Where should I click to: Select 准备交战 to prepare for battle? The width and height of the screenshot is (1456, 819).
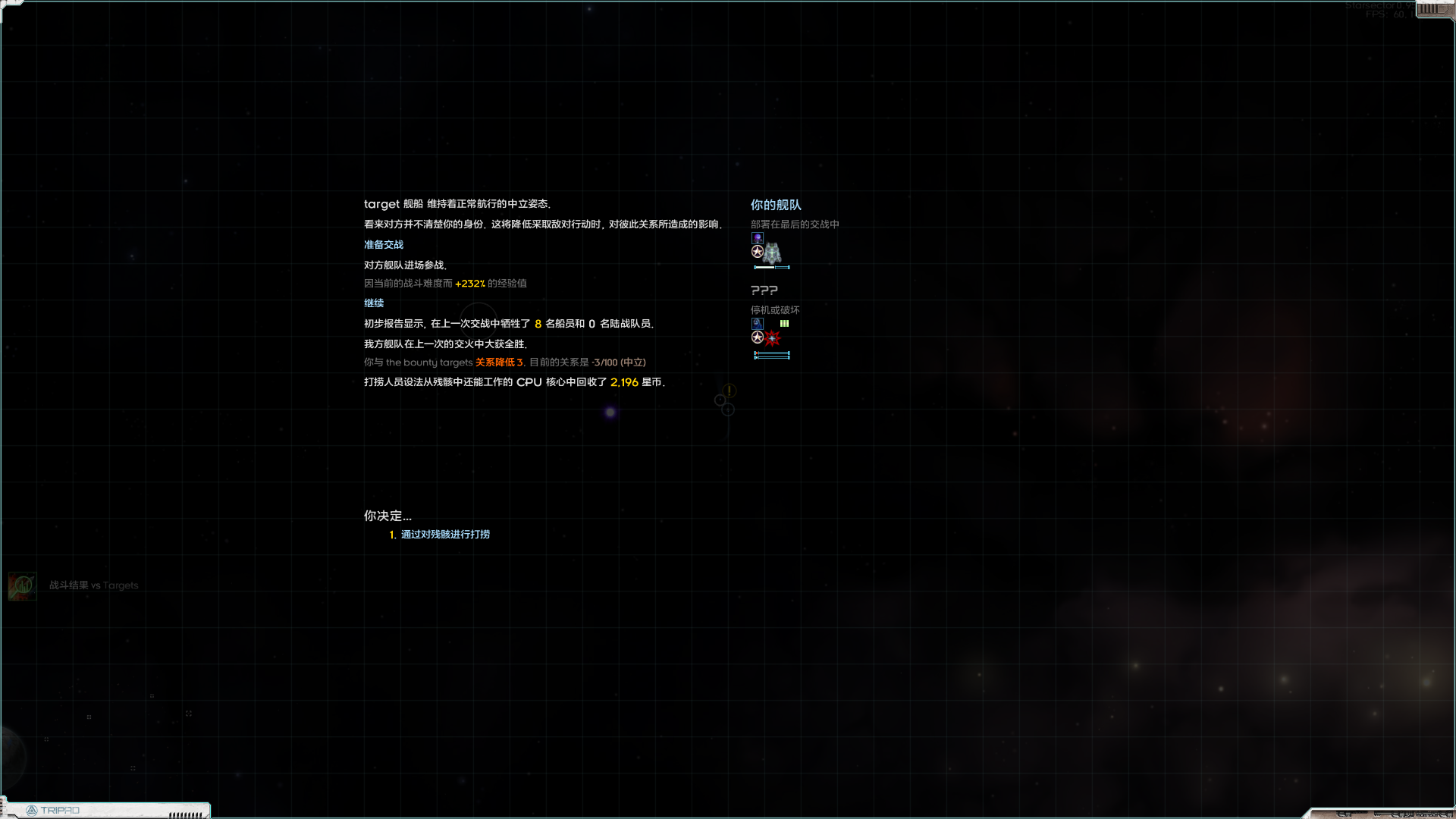pyautogui.click(x=384, y=244)
